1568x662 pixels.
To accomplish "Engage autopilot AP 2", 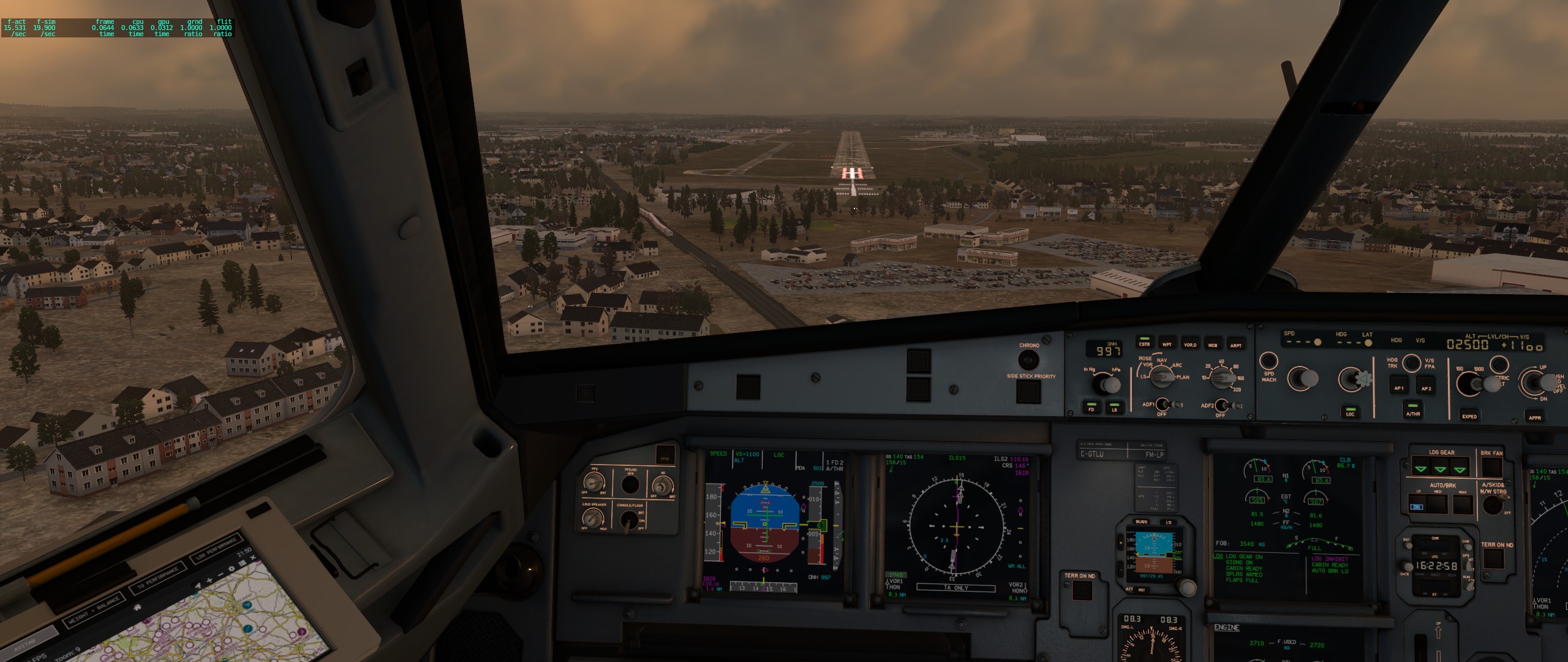I will tap(1426, 386).
